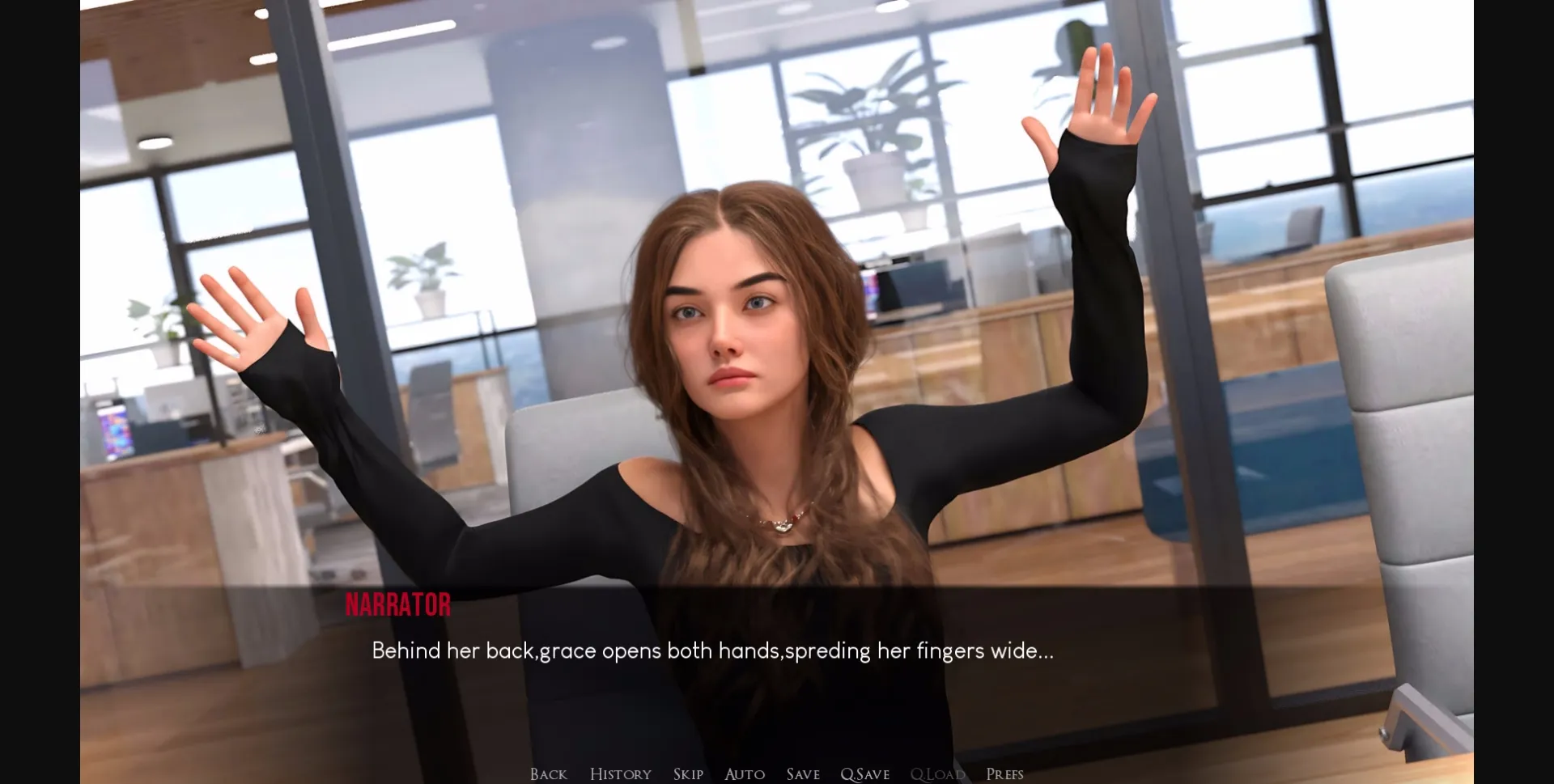Advance the story by clicking the scene
This screenshot has height=784, width=1554.
click(777, 324)
